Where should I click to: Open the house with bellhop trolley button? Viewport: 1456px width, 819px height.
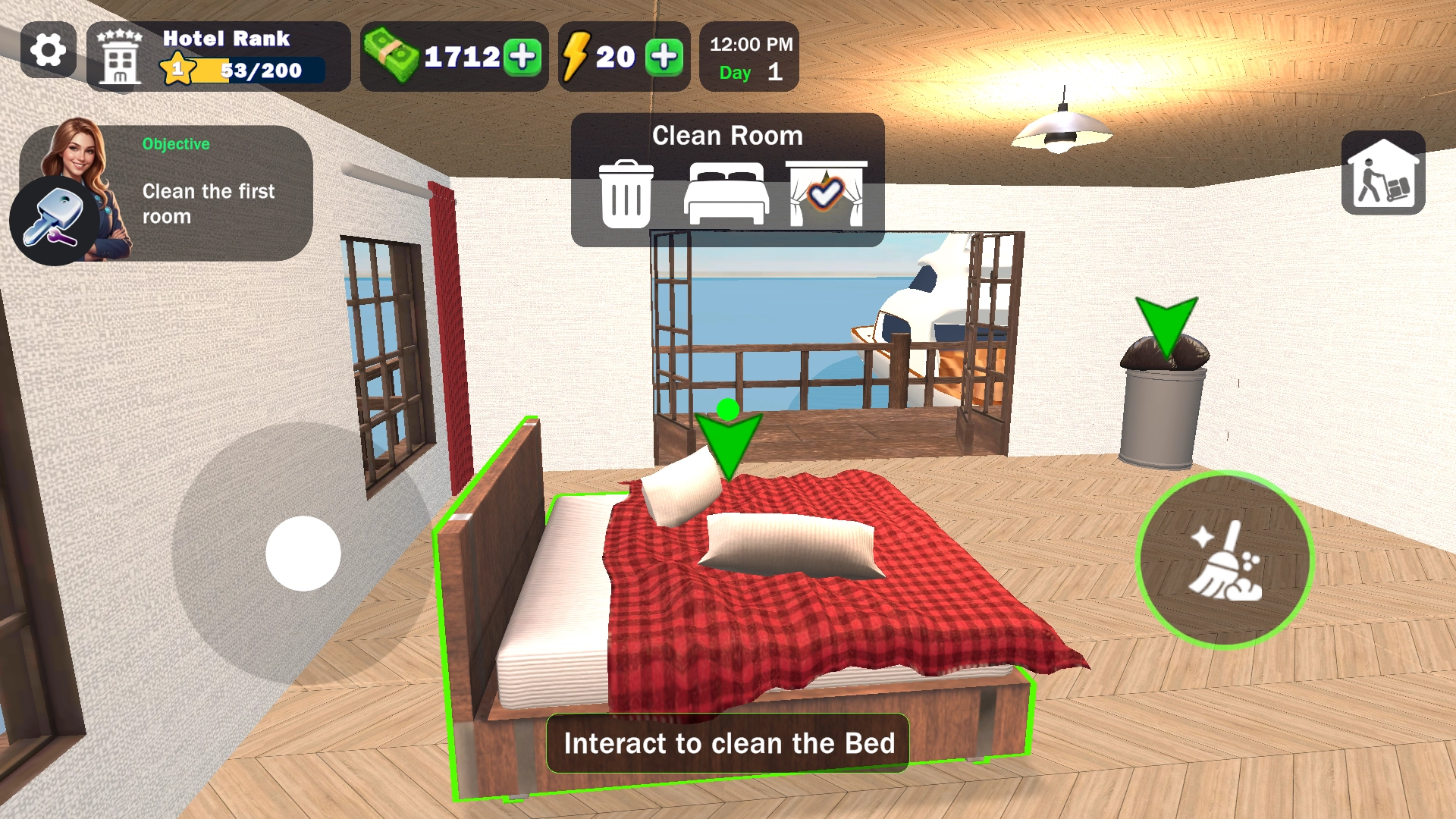coord(1382,174)
